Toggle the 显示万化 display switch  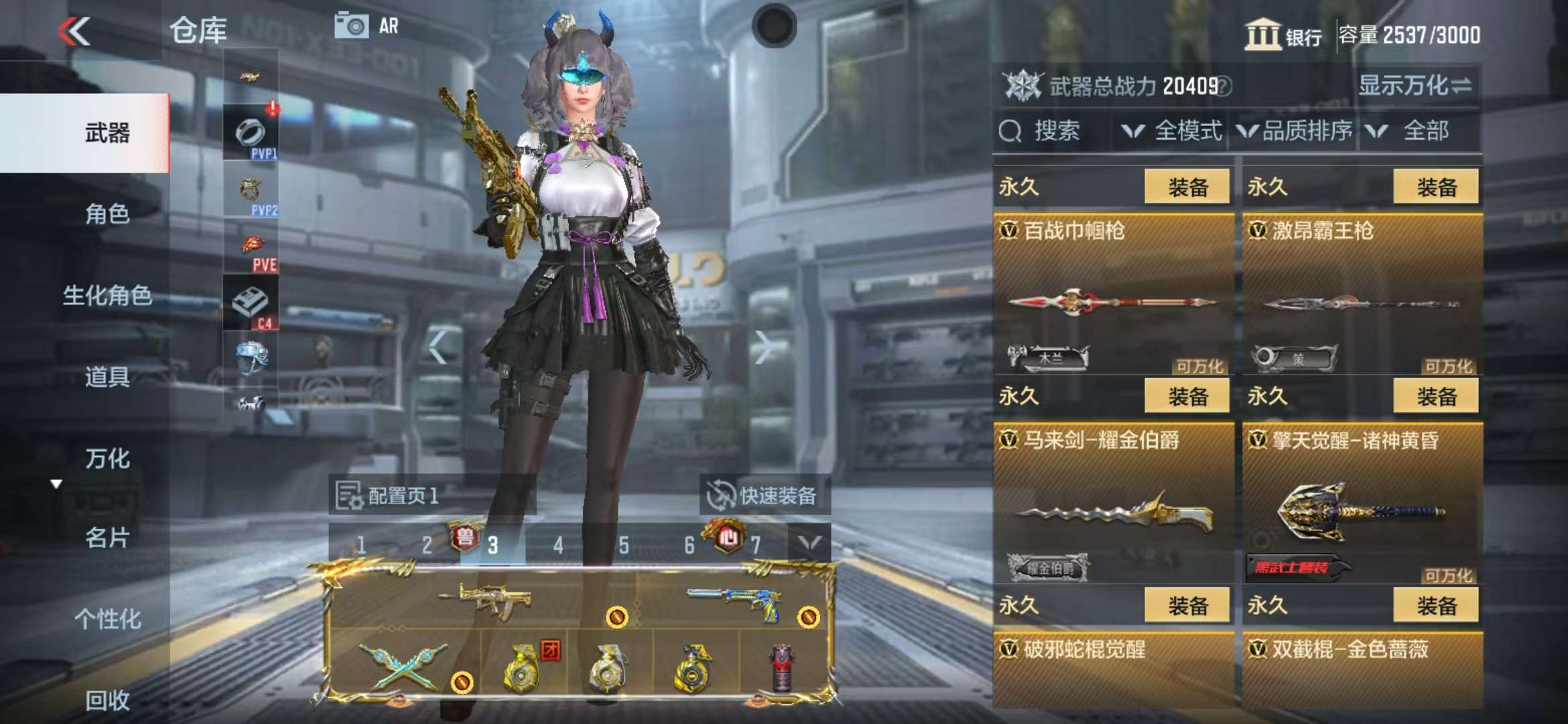pyautogui.click(x=1414, y=86)
